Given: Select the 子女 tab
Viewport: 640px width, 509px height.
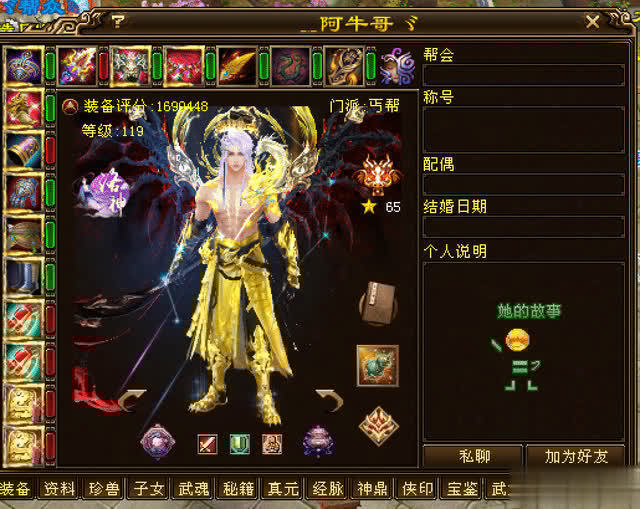Looking at the screenshot, I should [148, 489].
